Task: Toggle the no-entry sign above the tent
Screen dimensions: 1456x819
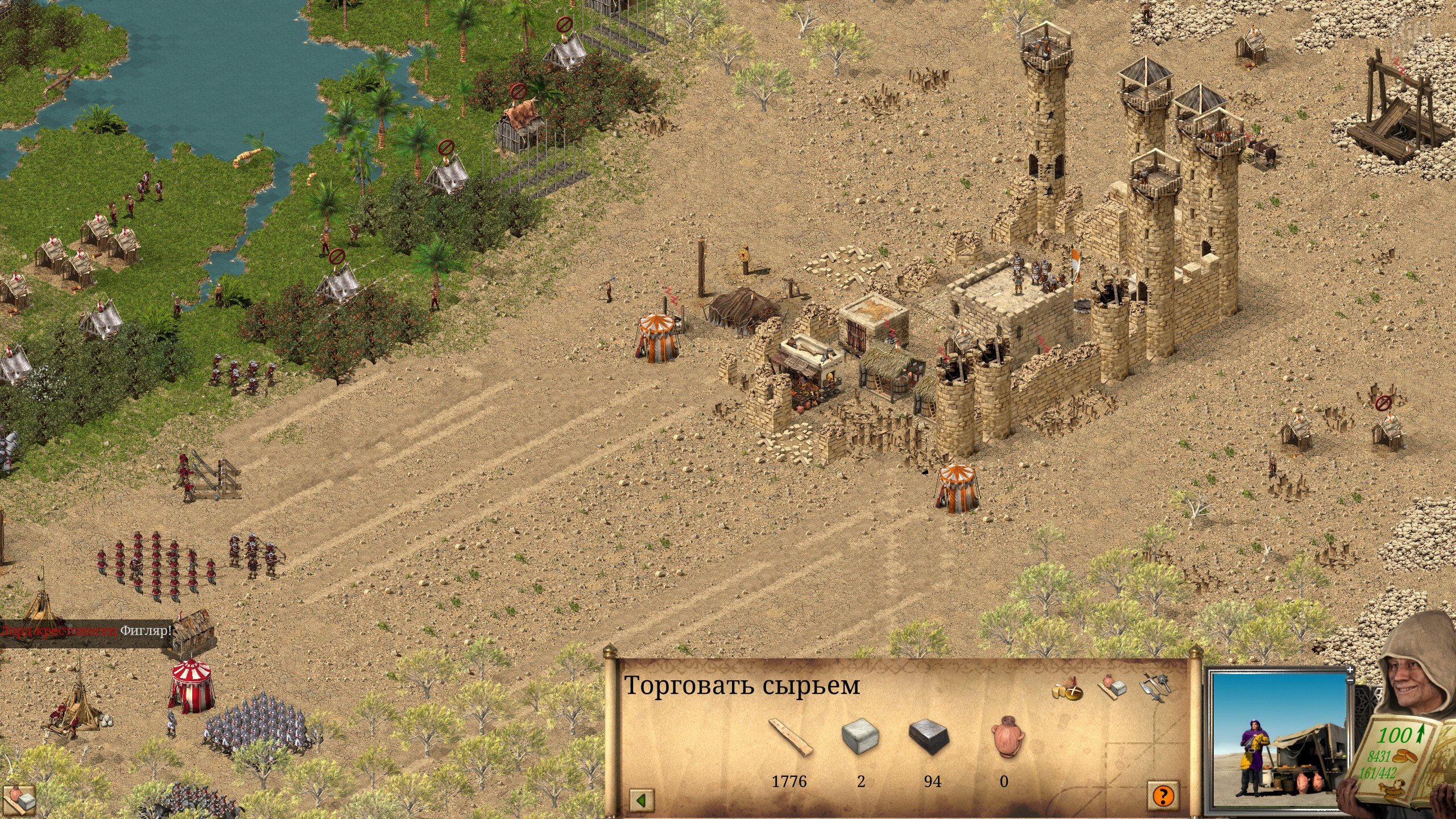Action: coord(564,25)
